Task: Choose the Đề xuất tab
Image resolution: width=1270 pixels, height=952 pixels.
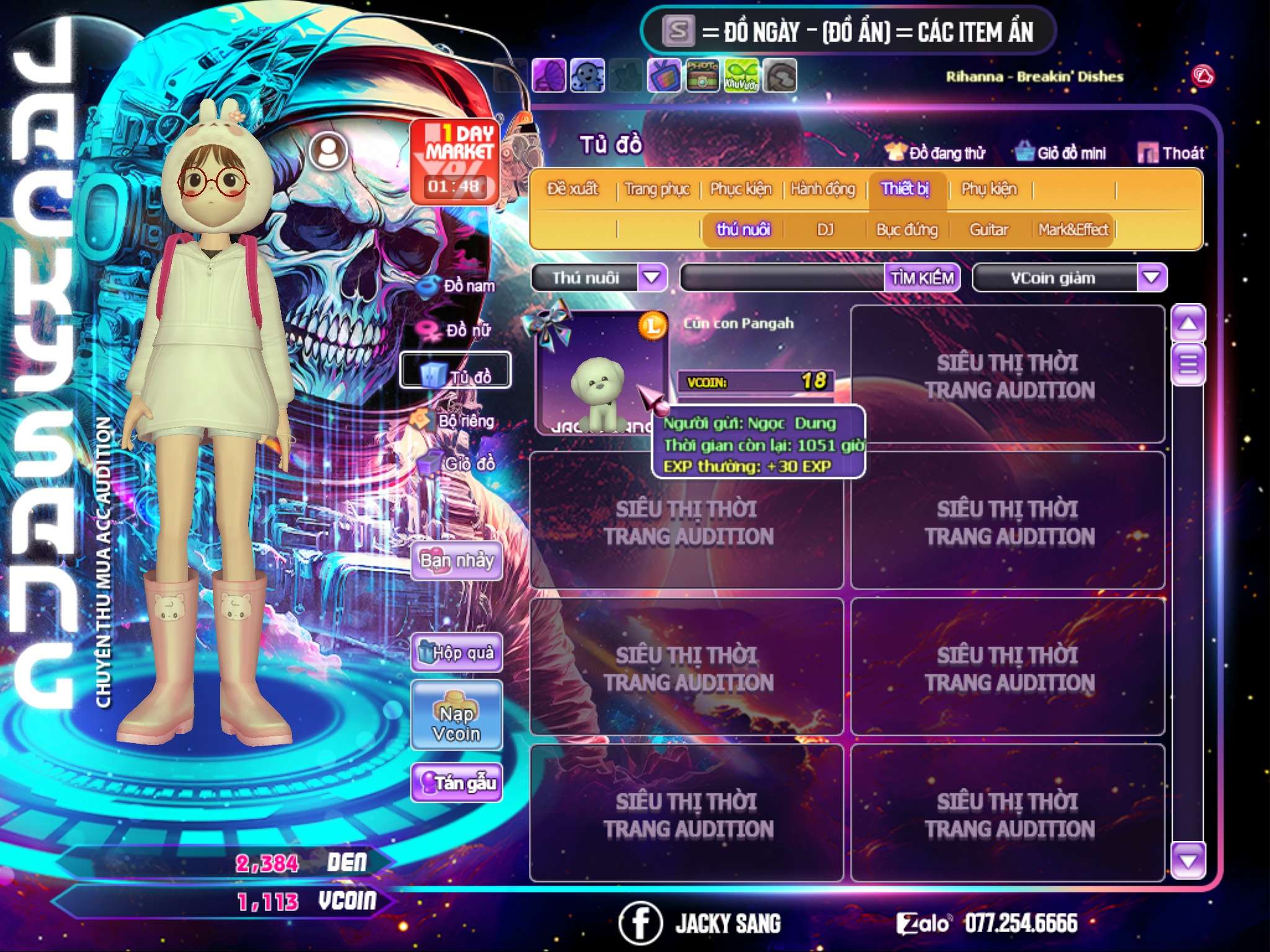Action: click(572, 189)
